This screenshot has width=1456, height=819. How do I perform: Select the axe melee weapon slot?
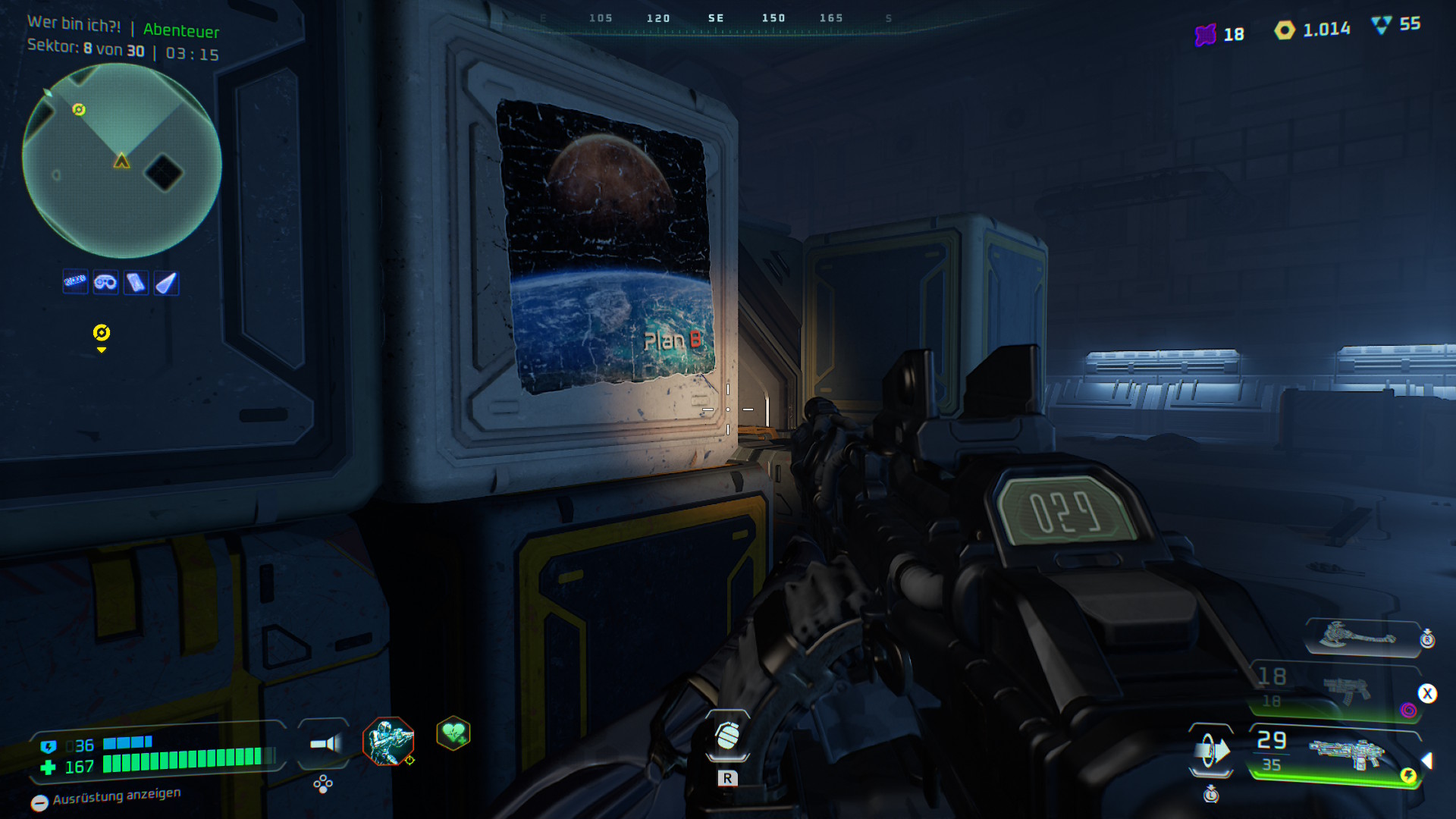[1358, 636]
